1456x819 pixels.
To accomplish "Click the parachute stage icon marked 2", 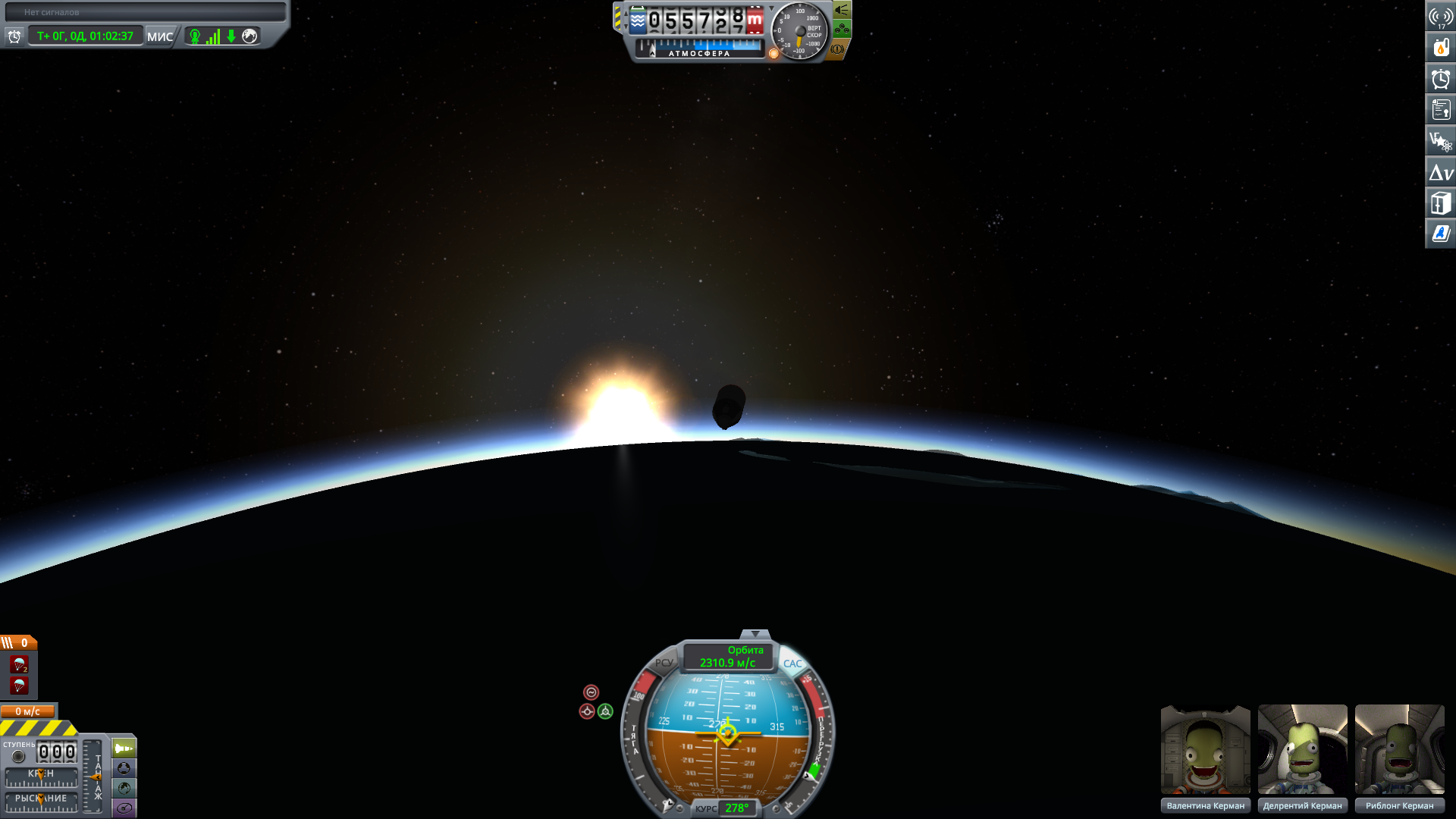I will pos(20,665).
